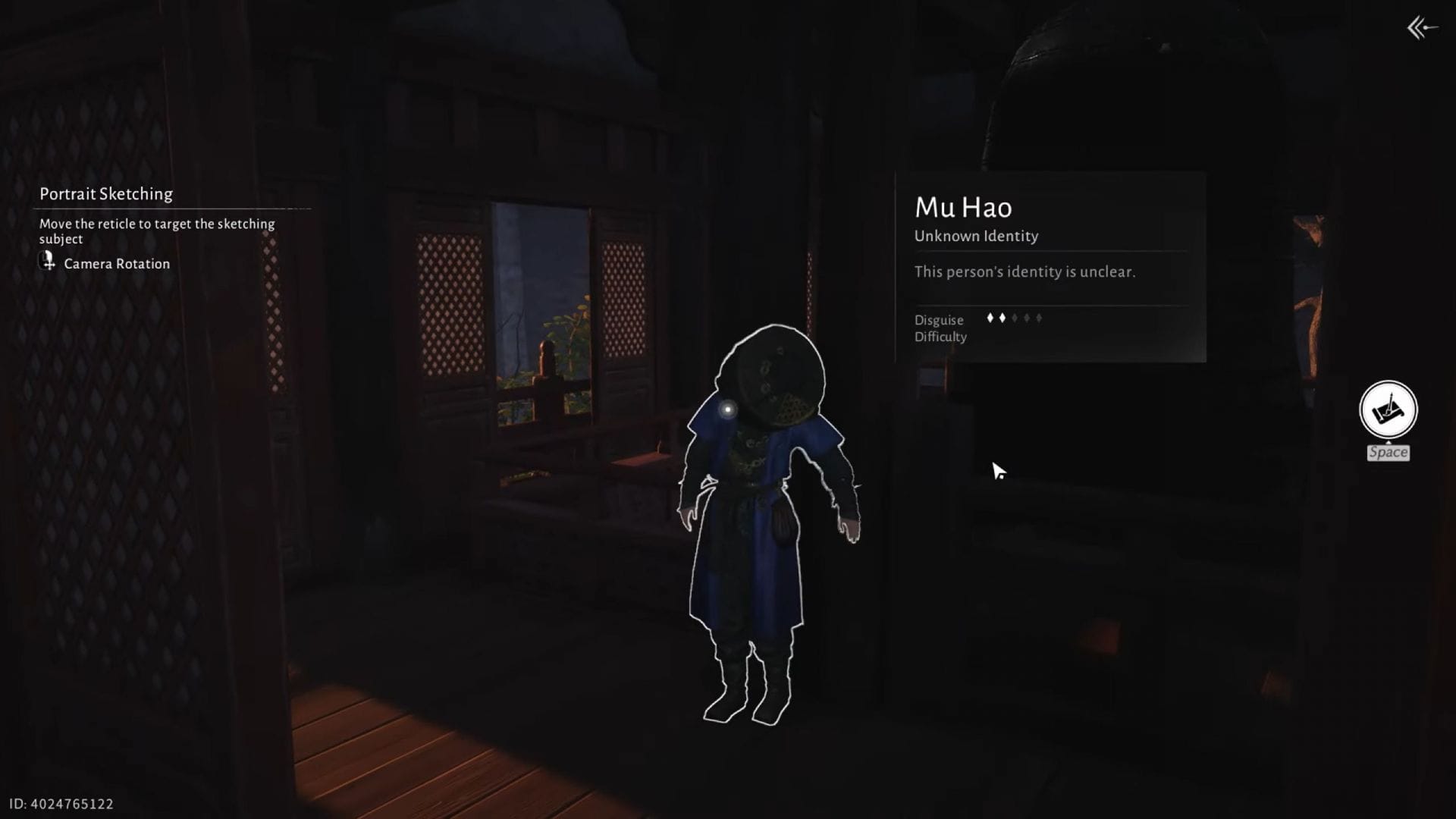This screenshot has width=1456, height=819.
Task: Select the portrait sketching brush icon
Action: click(1389, 409)
